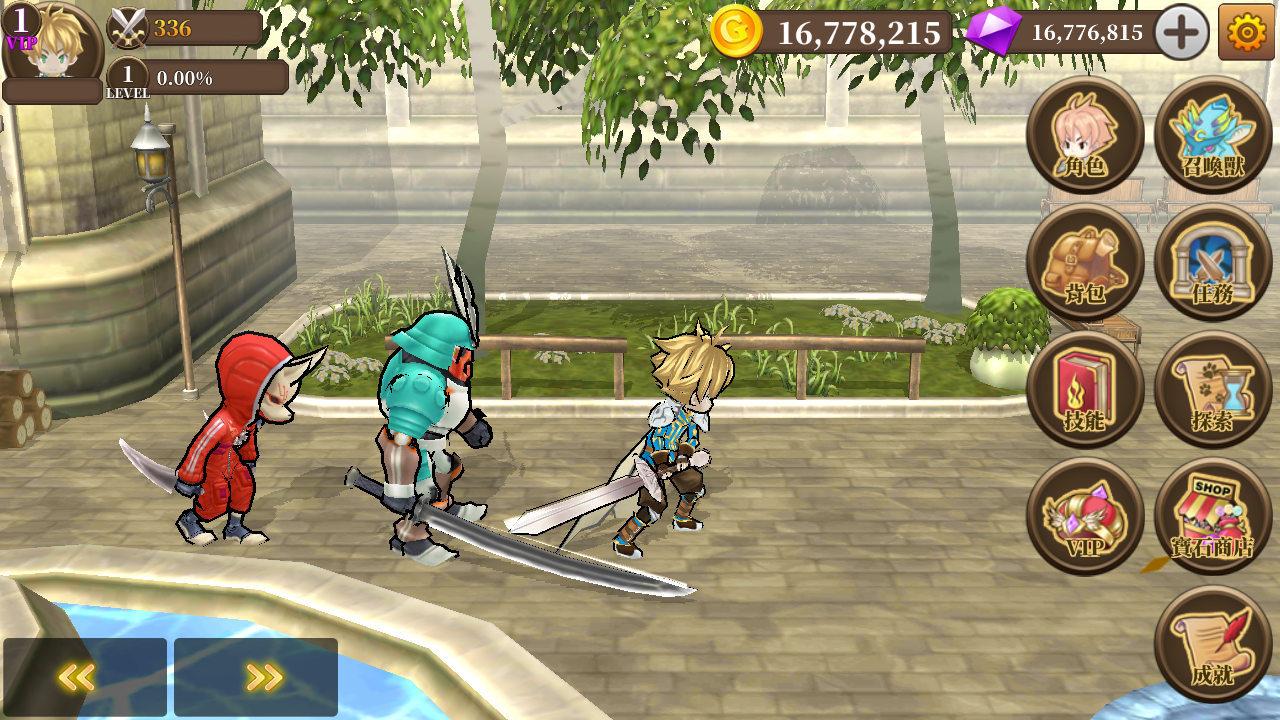Open the 角色 character menu

point(1085,135)
